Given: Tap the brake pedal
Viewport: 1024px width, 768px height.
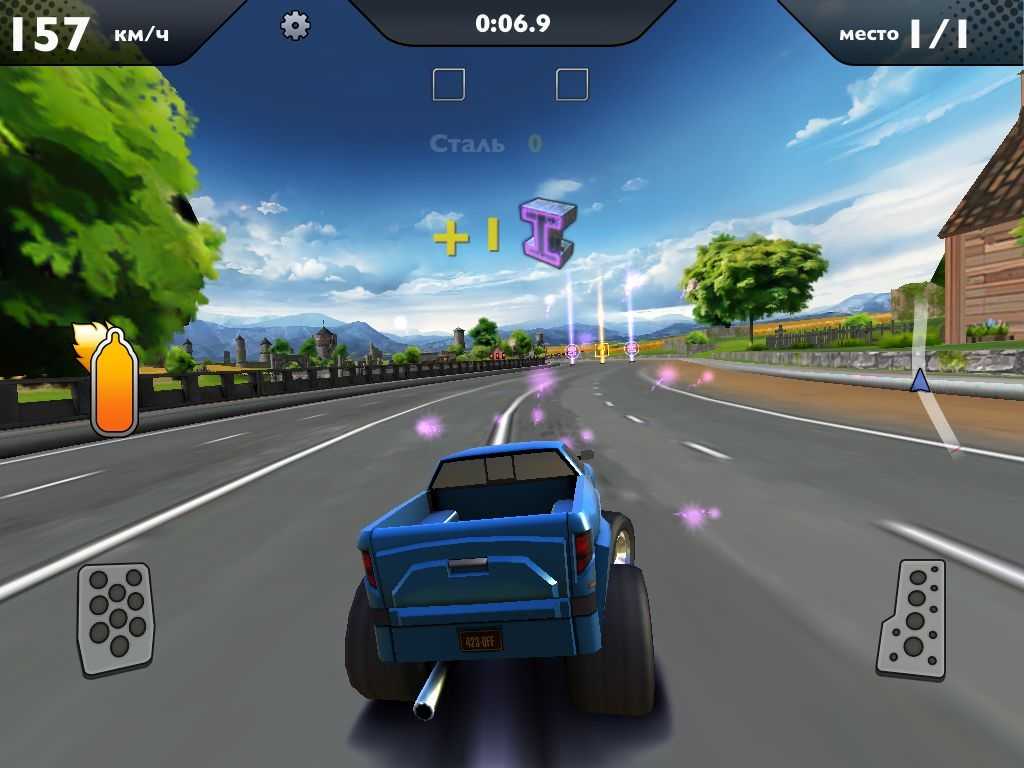Looking at the screenshot, I should 116,618.
